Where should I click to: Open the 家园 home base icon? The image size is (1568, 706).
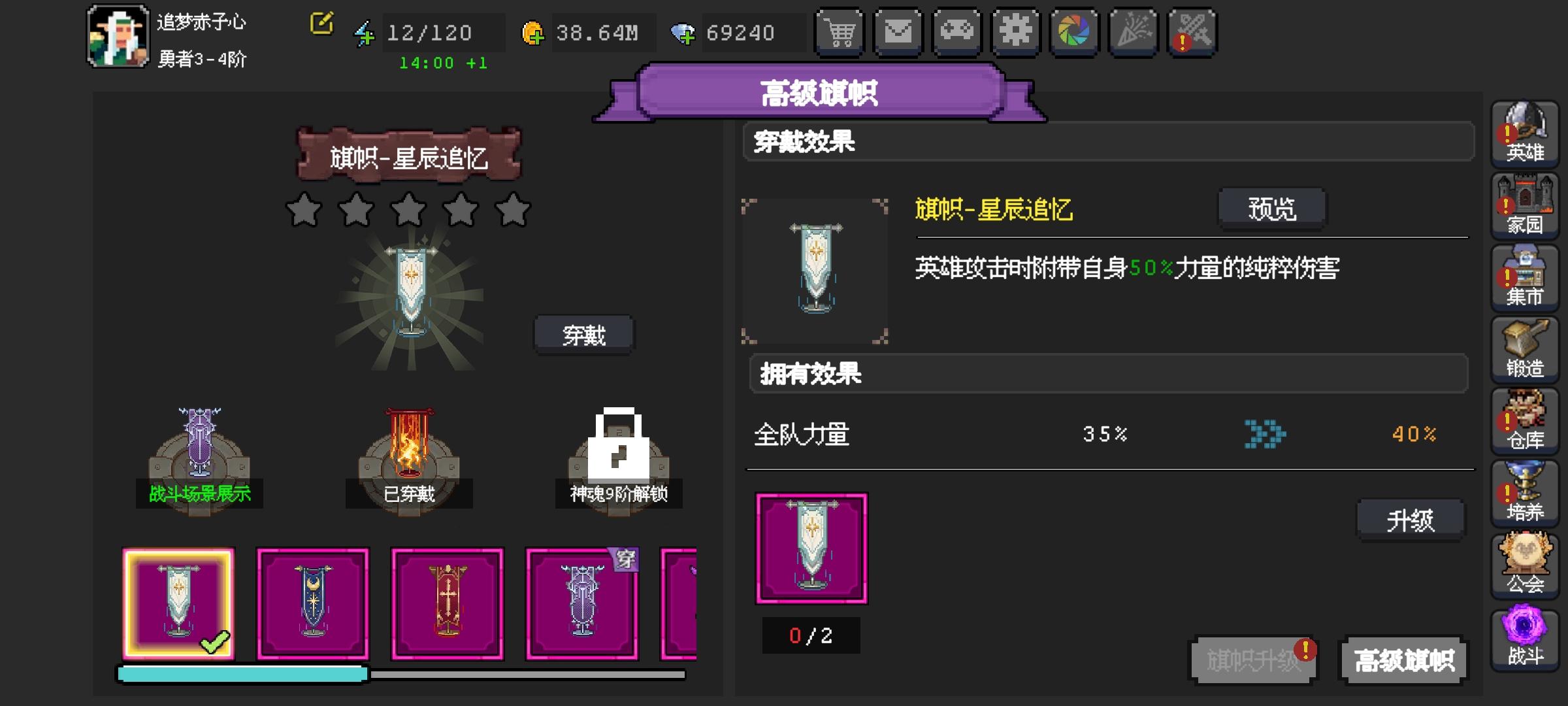click(1526, 206)
